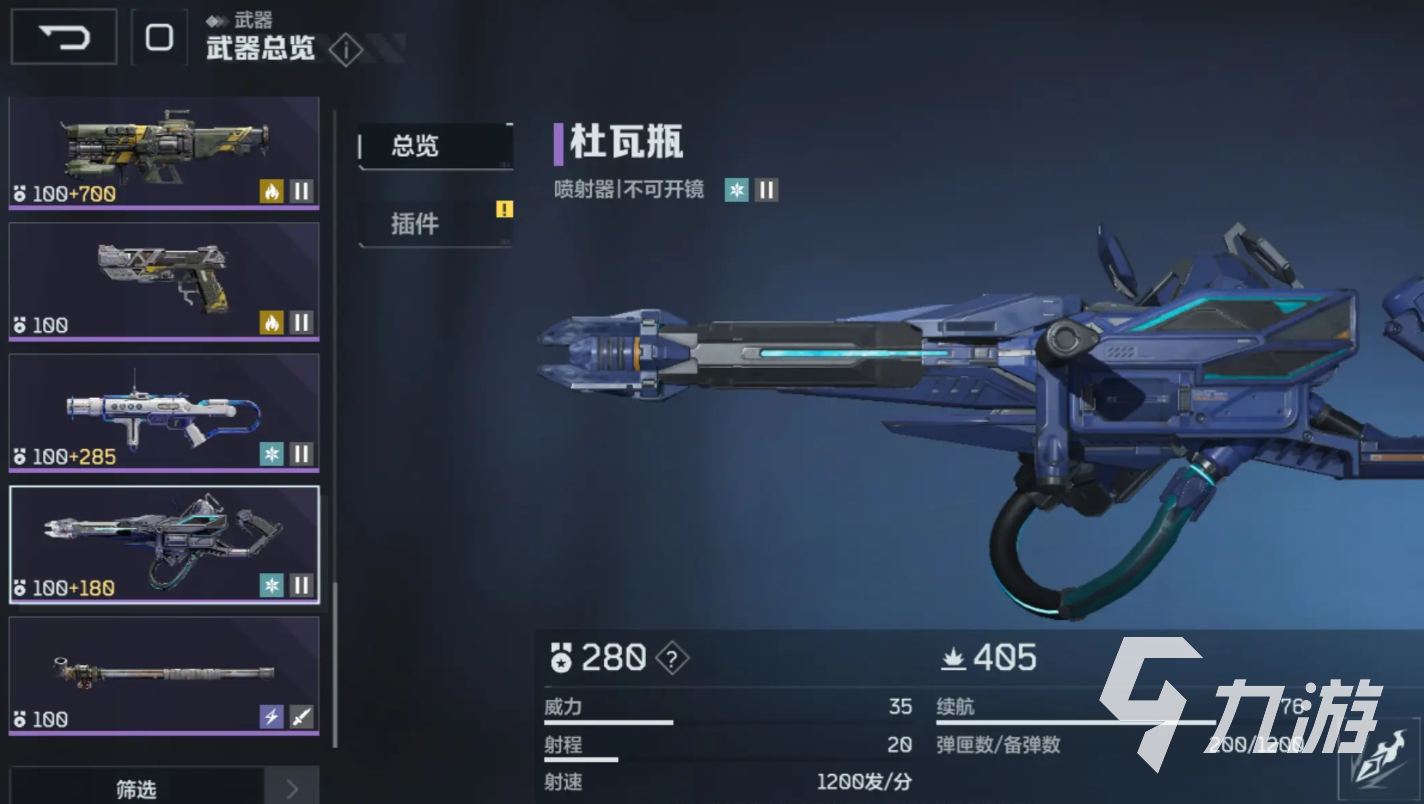
Task: Select the white ice weapon rated 100+285
Action: click(164, 412)
